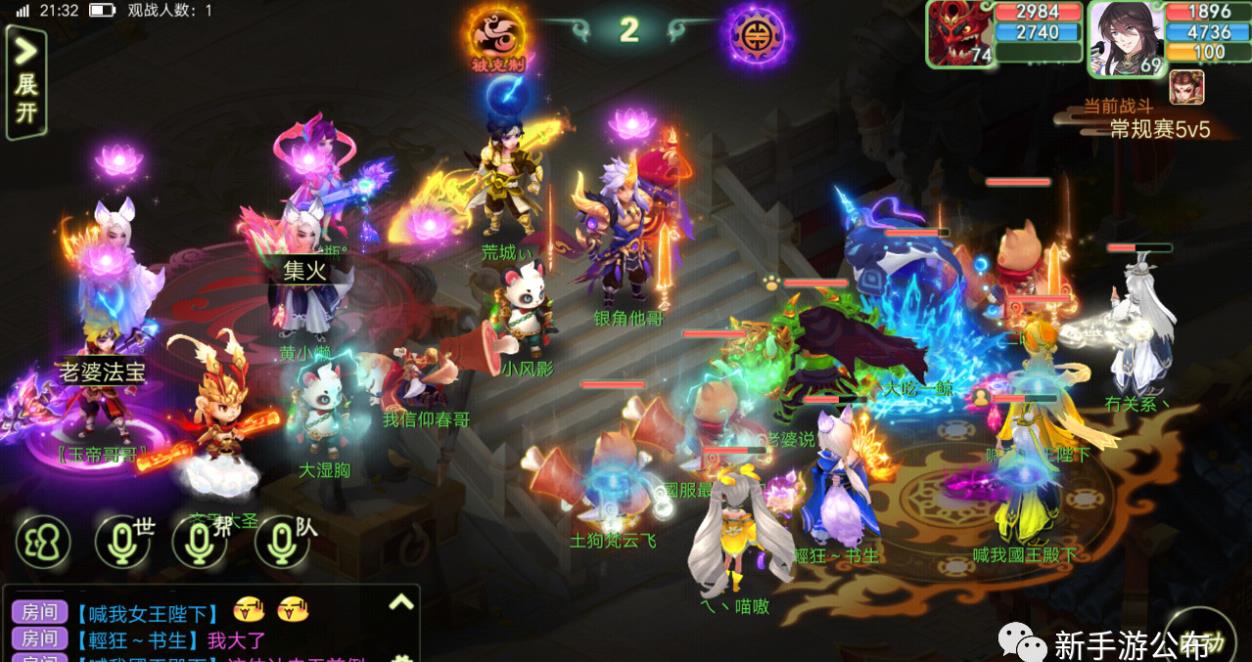Expand the chat box with the up arrow

(401, 603)
